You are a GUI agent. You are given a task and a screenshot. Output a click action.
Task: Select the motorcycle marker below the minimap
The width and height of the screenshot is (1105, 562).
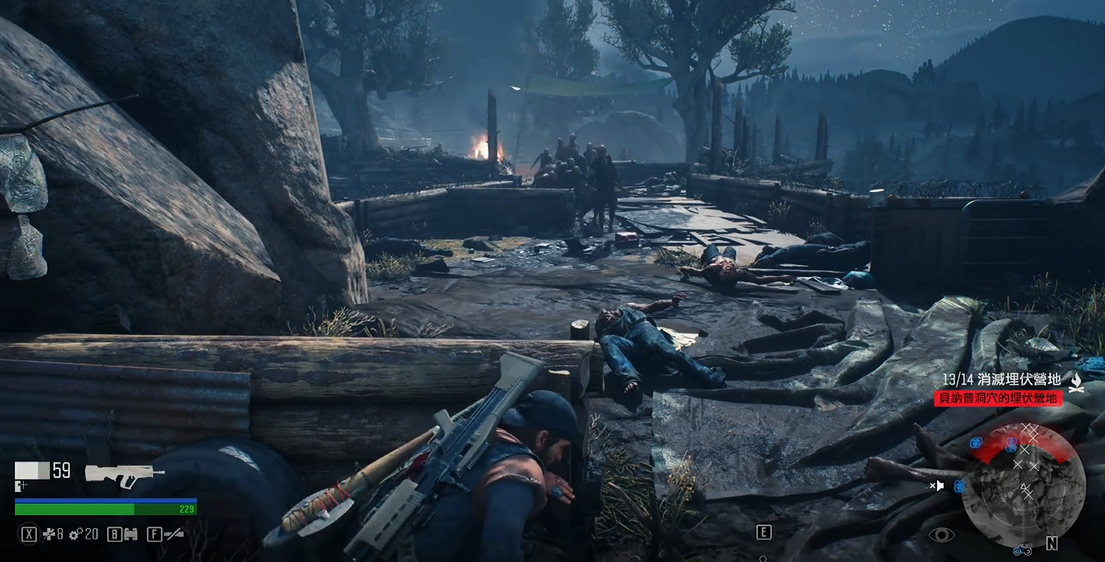(1021, 550)
